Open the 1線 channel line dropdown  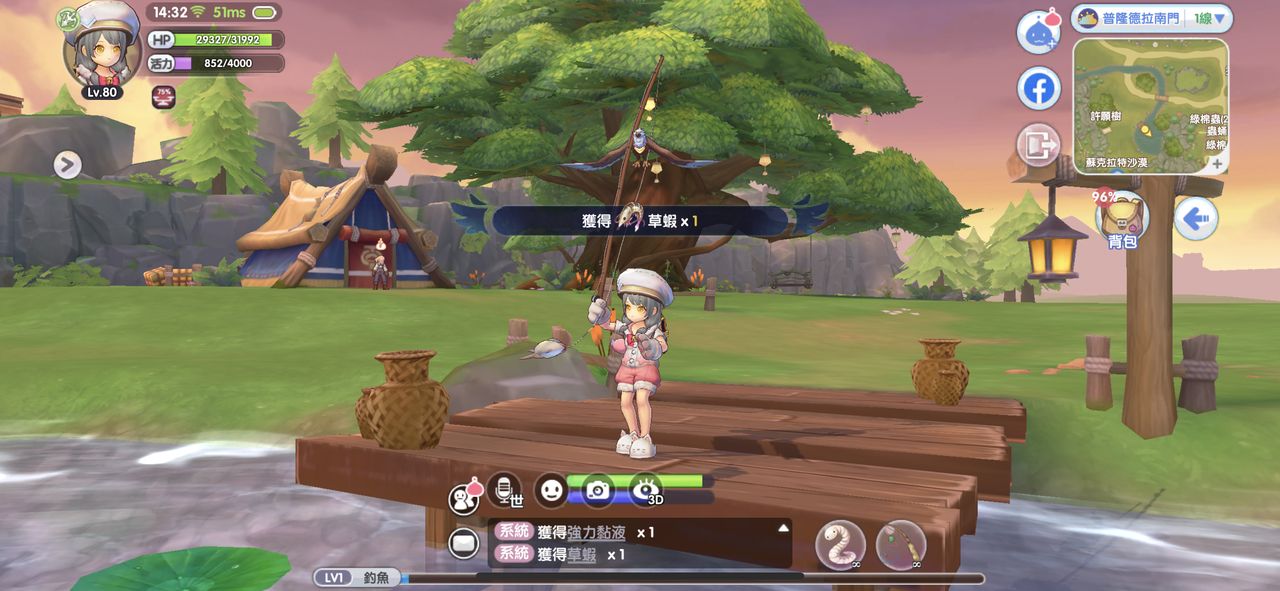click(1209, 18)
